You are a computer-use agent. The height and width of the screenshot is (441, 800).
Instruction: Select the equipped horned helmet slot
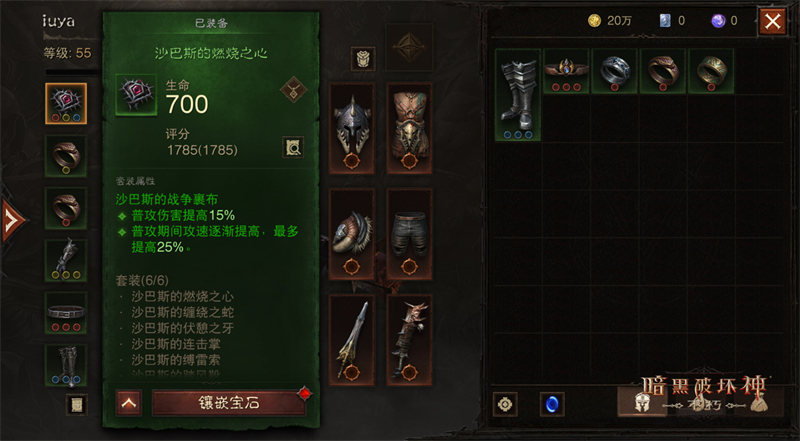352,124
